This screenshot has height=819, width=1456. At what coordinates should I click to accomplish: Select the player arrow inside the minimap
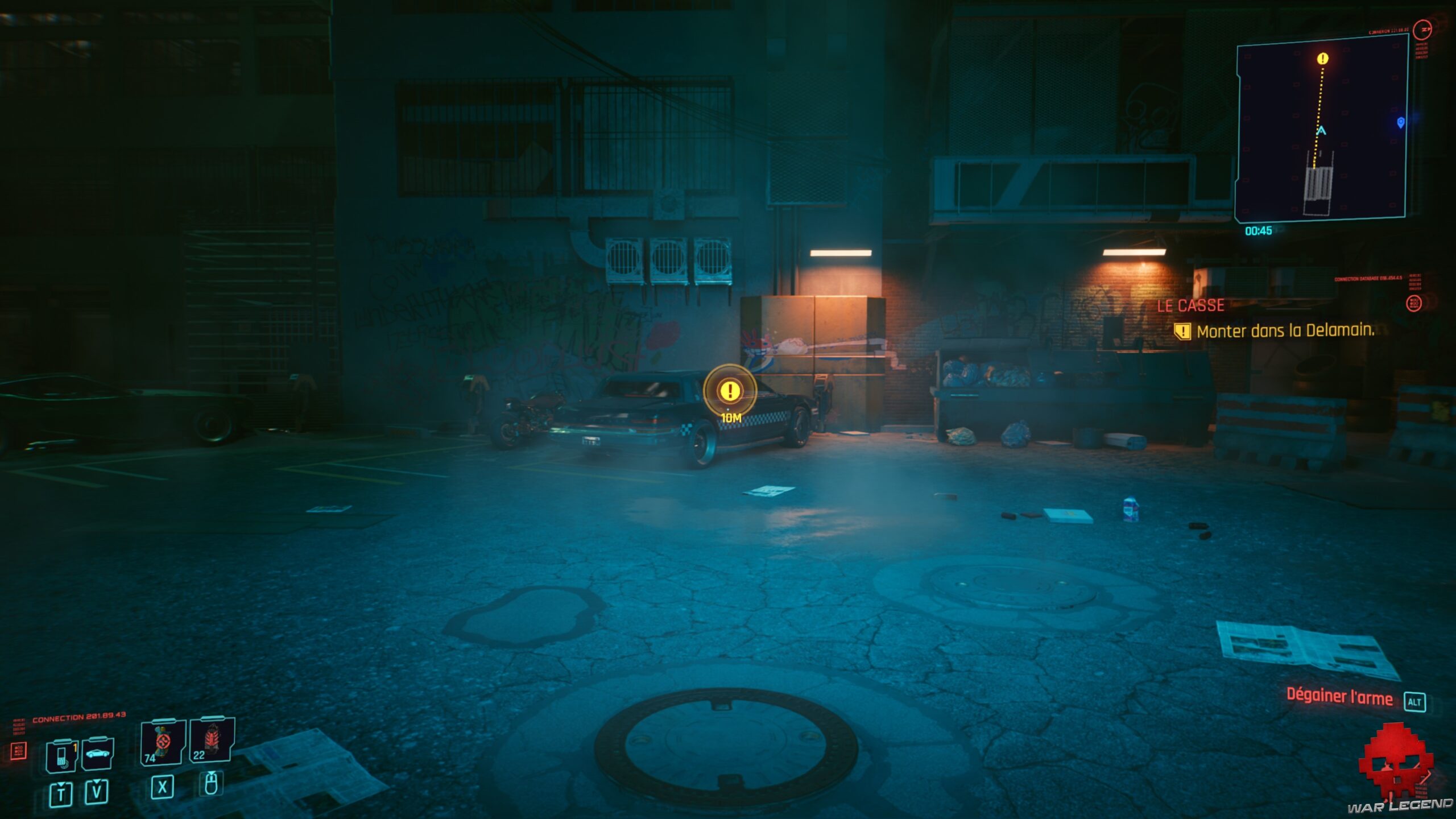point(1321,131)
